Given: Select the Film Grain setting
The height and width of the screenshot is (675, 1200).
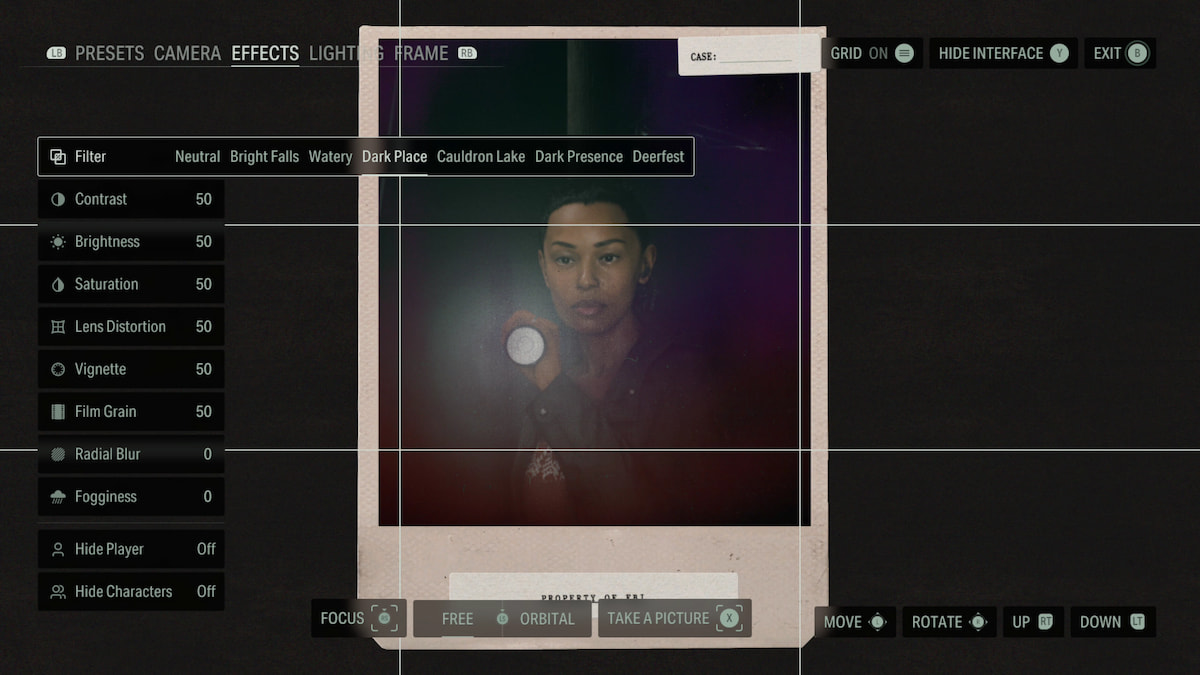Looking at the screenshot, I should coord(131,411).
